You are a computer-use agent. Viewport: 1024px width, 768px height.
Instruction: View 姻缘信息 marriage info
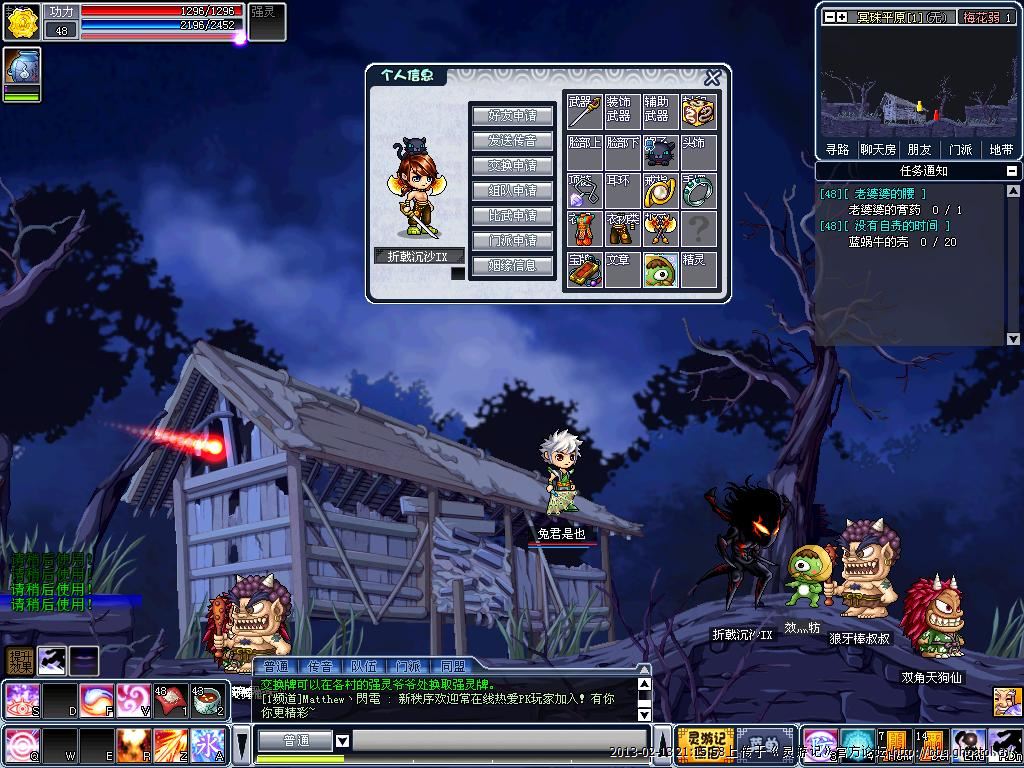coord(512,265)
